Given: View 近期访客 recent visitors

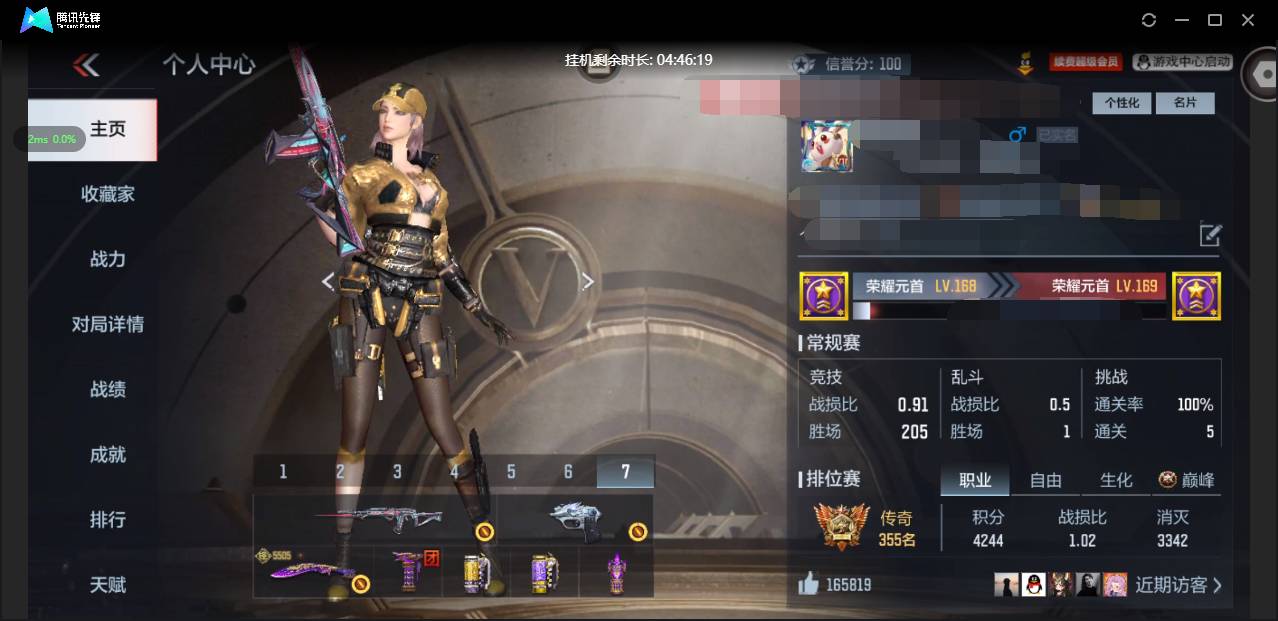Looking at the screenshot, I should 1177,585.
